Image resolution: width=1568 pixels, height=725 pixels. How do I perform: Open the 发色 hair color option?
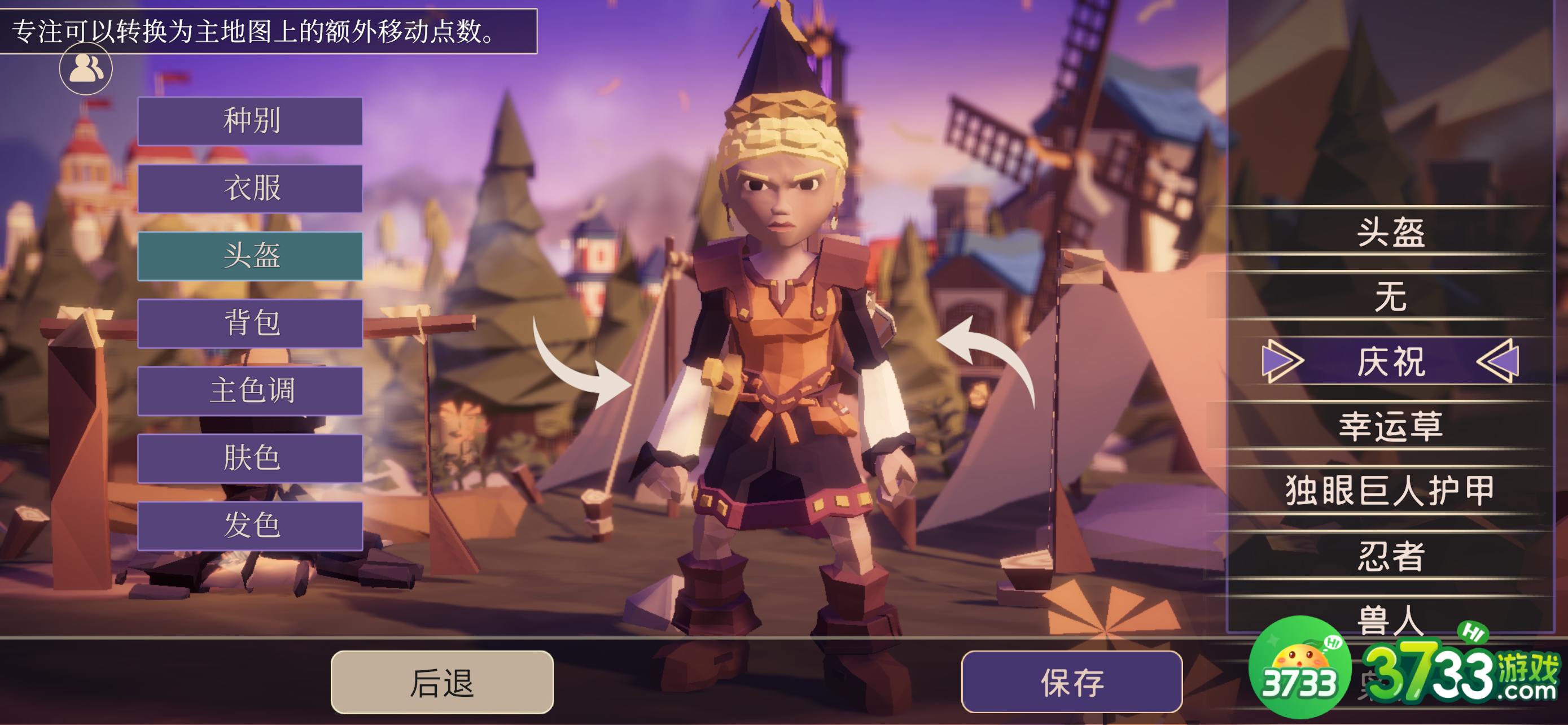click(250, 526)
